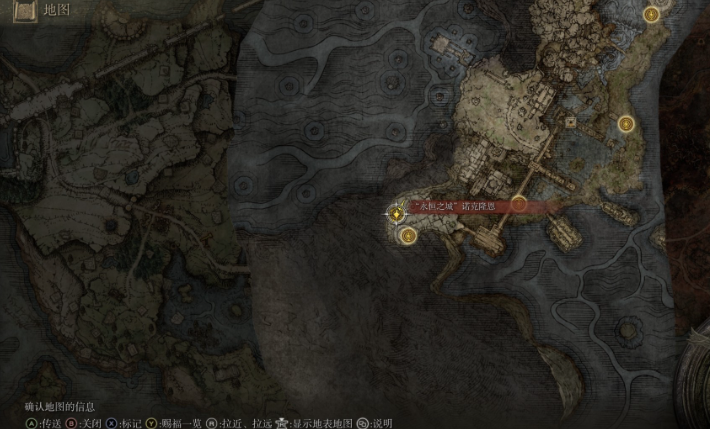
Task: Select the grace marker at the map's top edge
Action: point(652,14)
